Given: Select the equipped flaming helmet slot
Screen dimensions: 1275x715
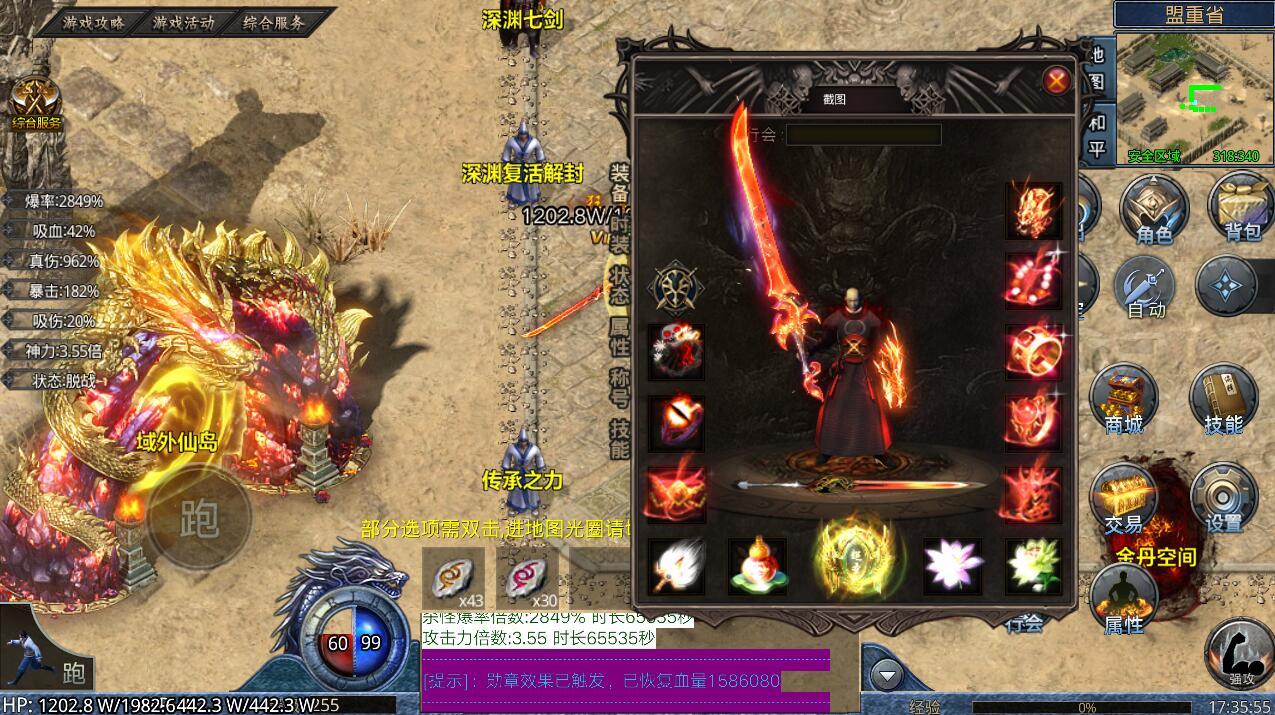Looking at the screenshot, I should coord(1033,210).
